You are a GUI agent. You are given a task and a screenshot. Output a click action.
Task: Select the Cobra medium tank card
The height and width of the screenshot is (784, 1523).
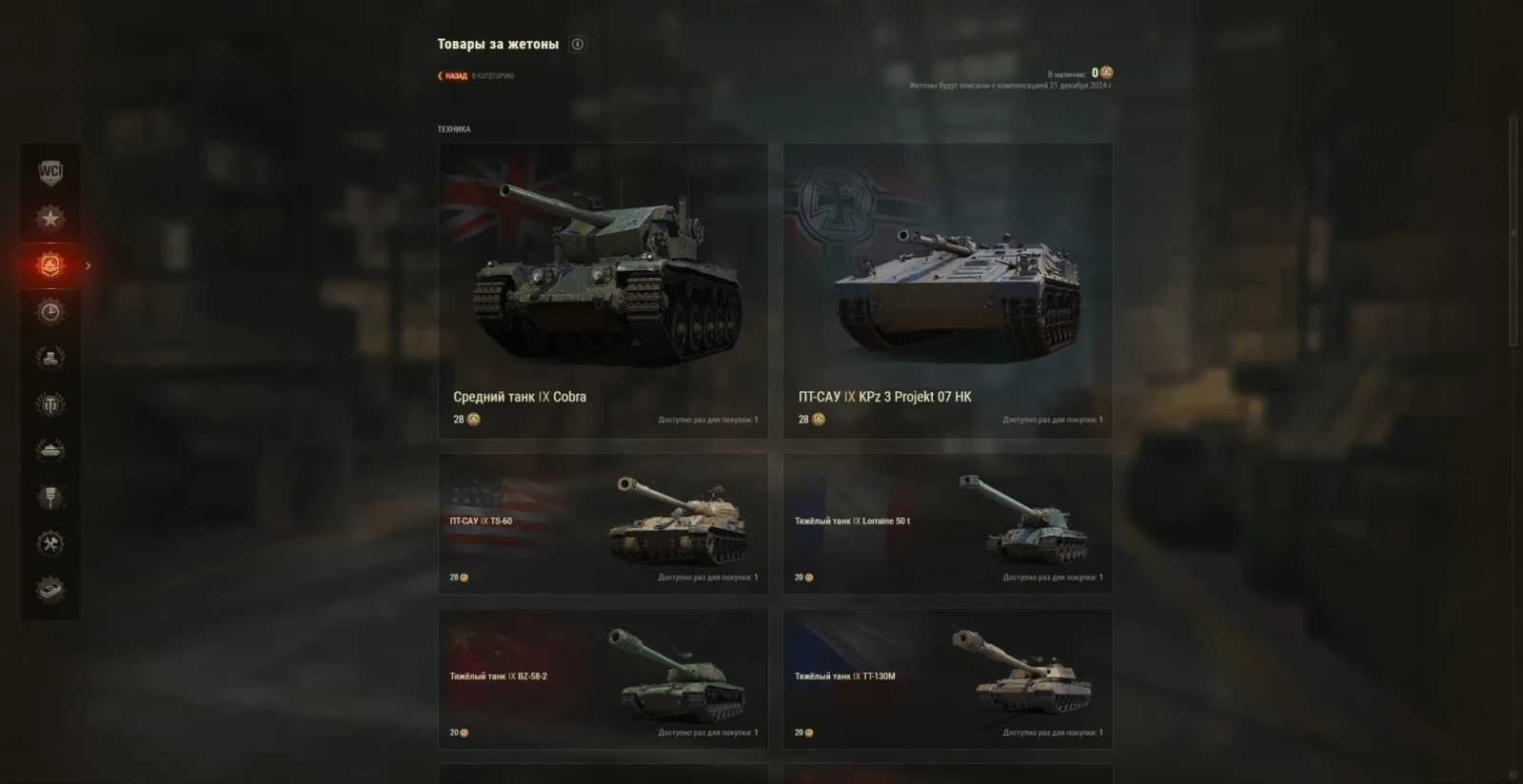click(x=603, y=290)
